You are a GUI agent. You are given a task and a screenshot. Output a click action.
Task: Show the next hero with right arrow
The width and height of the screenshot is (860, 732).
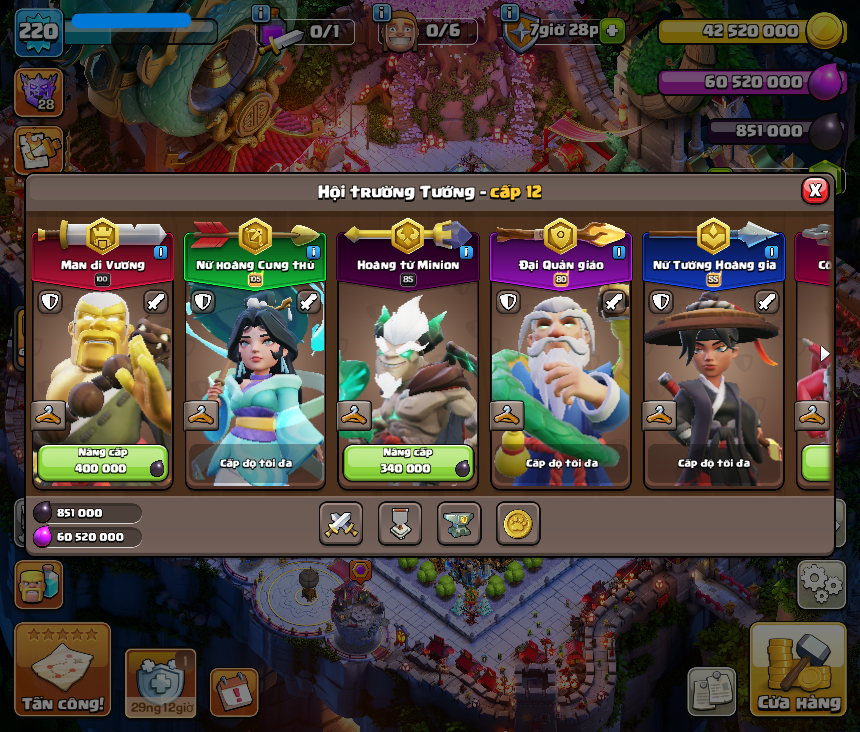point(825,354)
